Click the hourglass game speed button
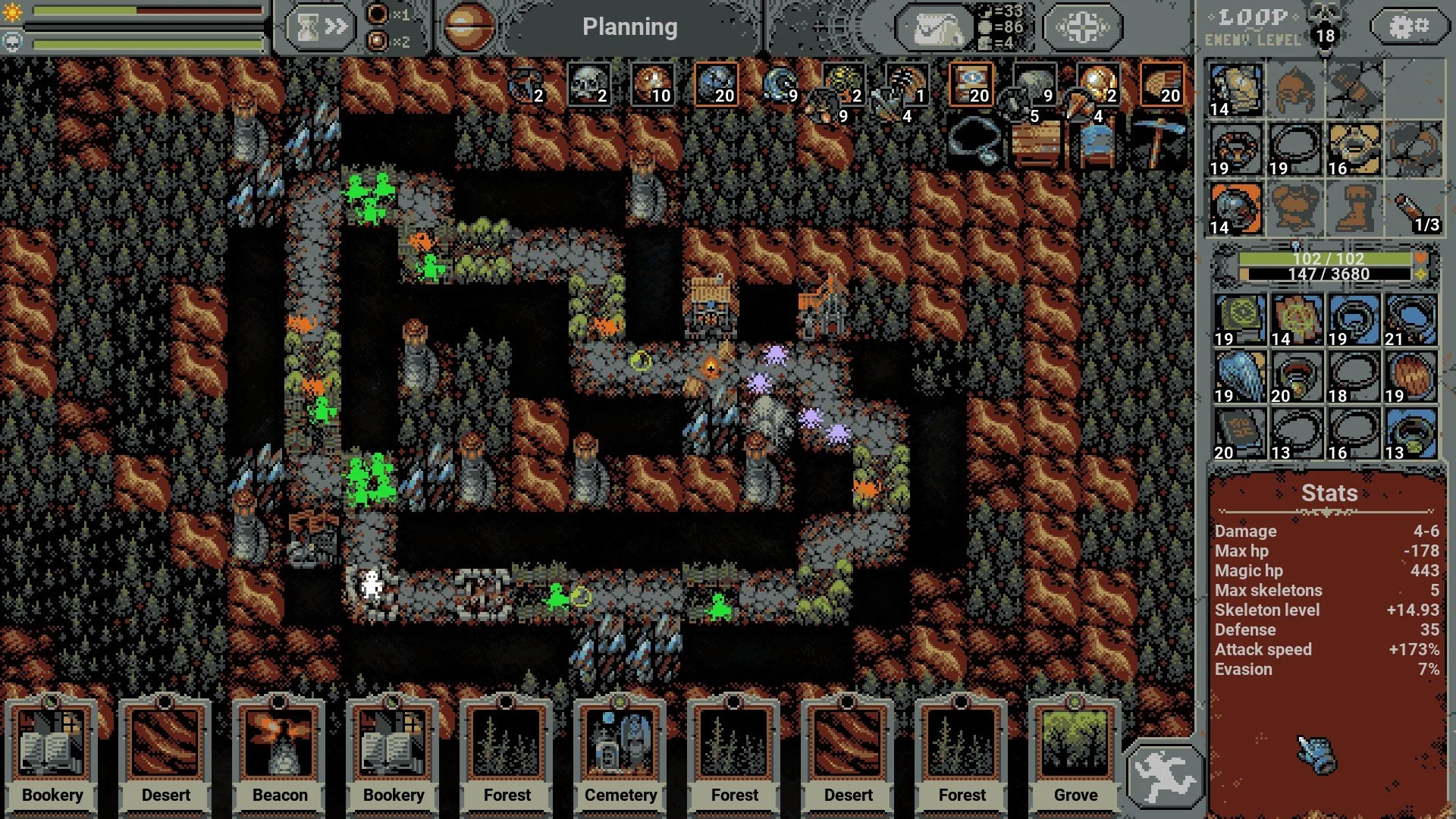 pyautogui.click(x=322, y=27)
